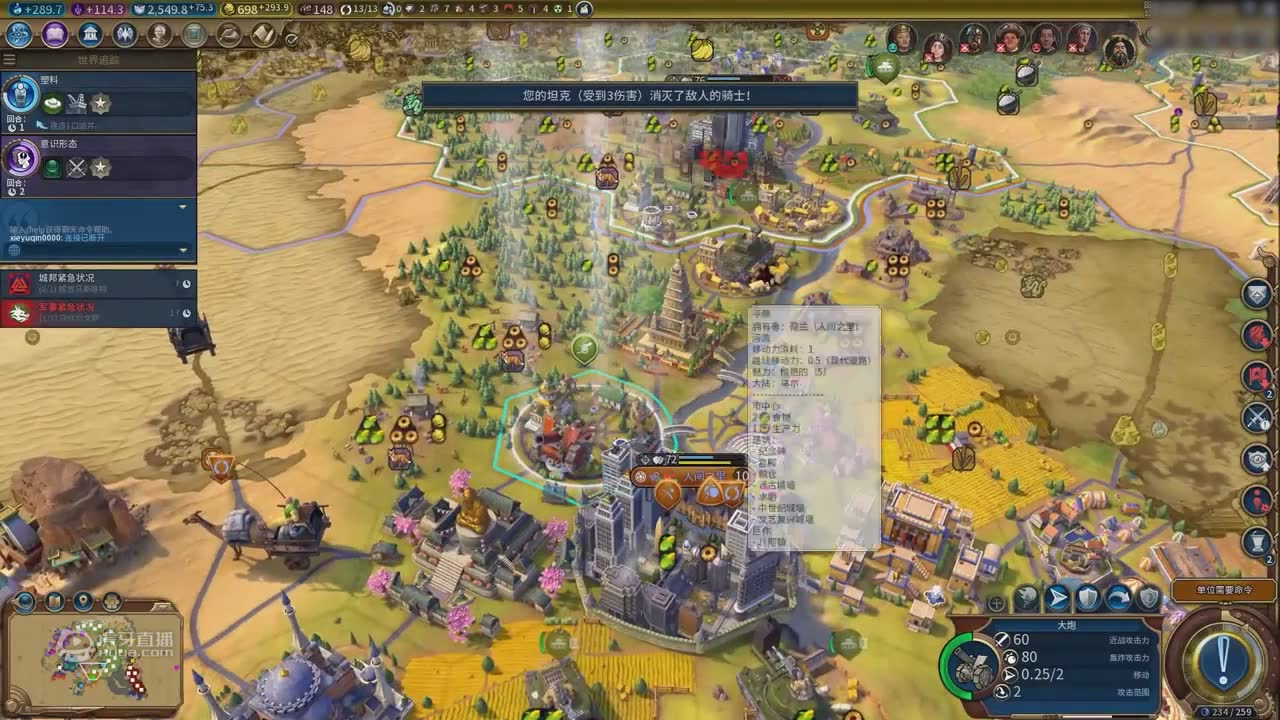Open the technology tree (atom icon)

(x=19, y=35)
